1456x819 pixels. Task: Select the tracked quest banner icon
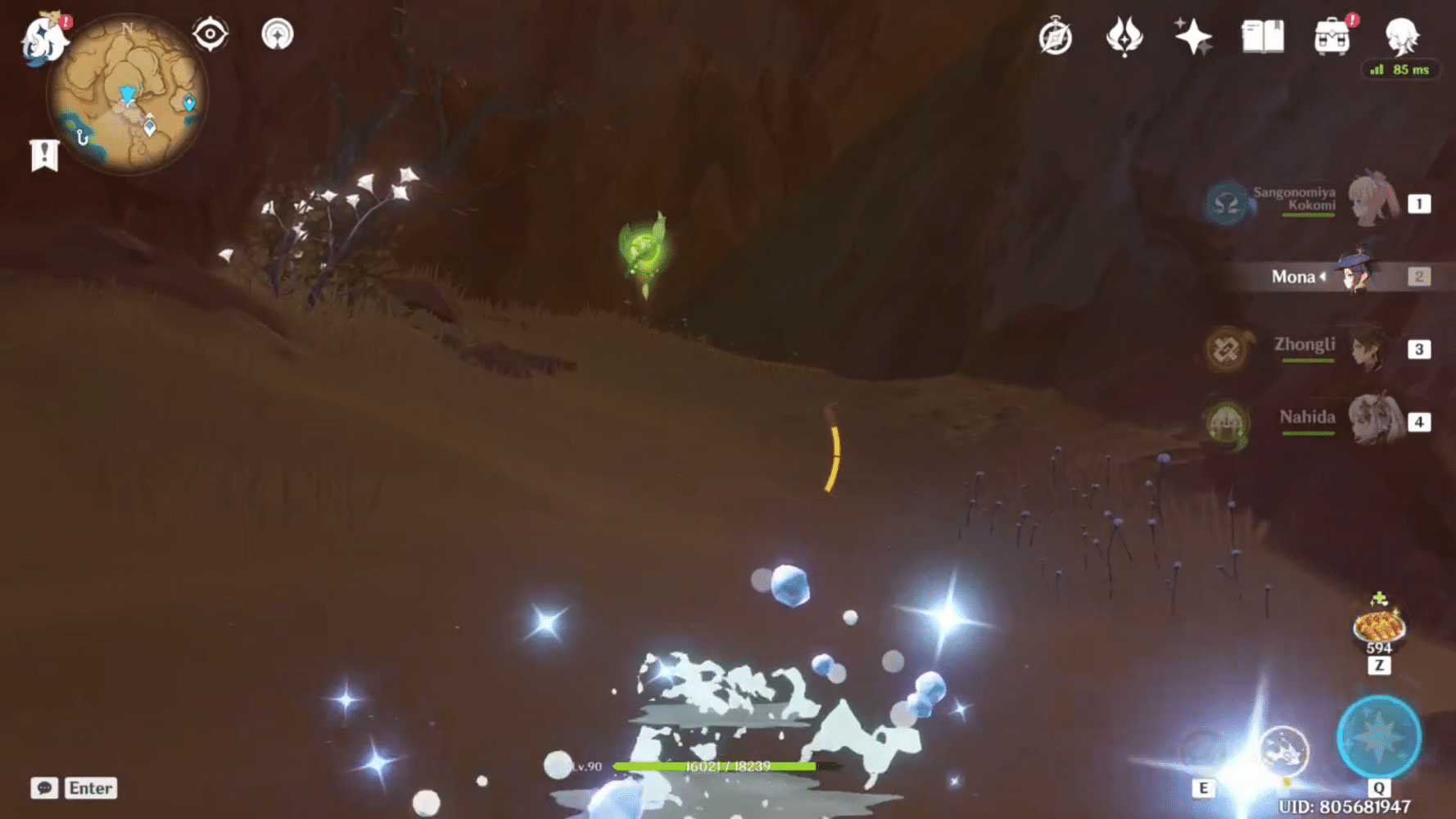tap(43, 153)
